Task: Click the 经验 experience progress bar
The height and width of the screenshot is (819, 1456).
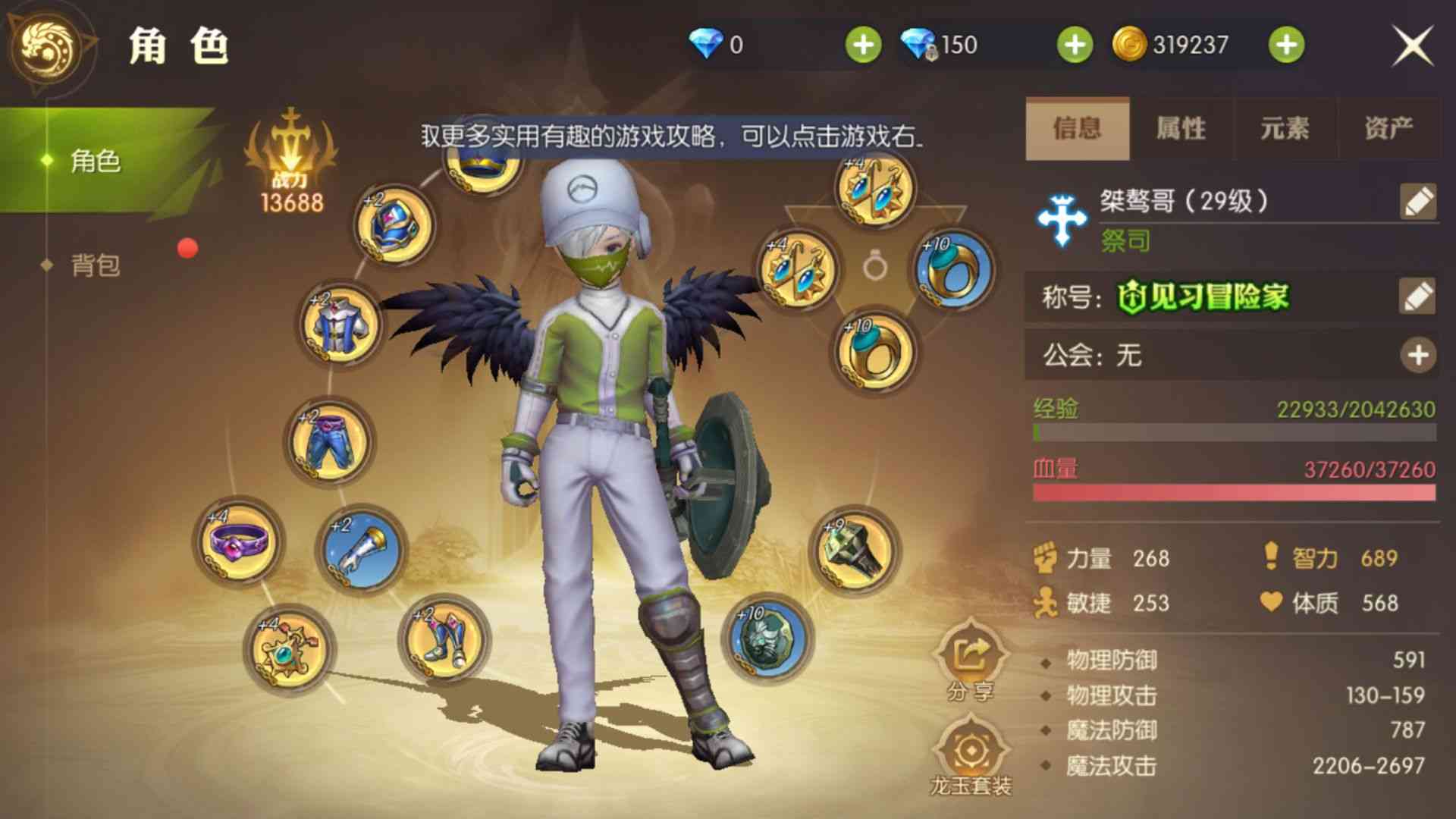Action: 1236,432
